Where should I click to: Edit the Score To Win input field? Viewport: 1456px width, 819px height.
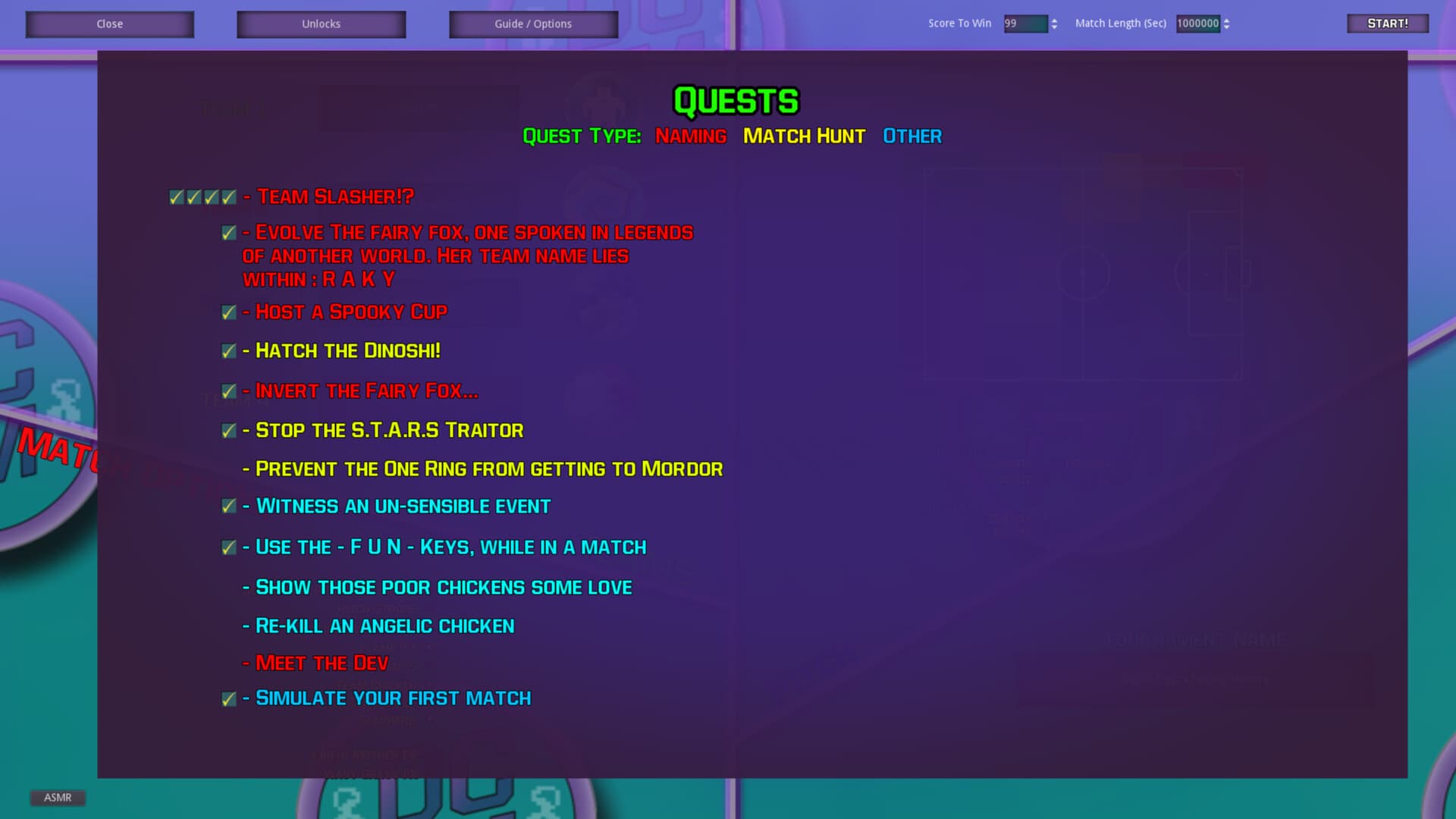[x=1028, y=24]
